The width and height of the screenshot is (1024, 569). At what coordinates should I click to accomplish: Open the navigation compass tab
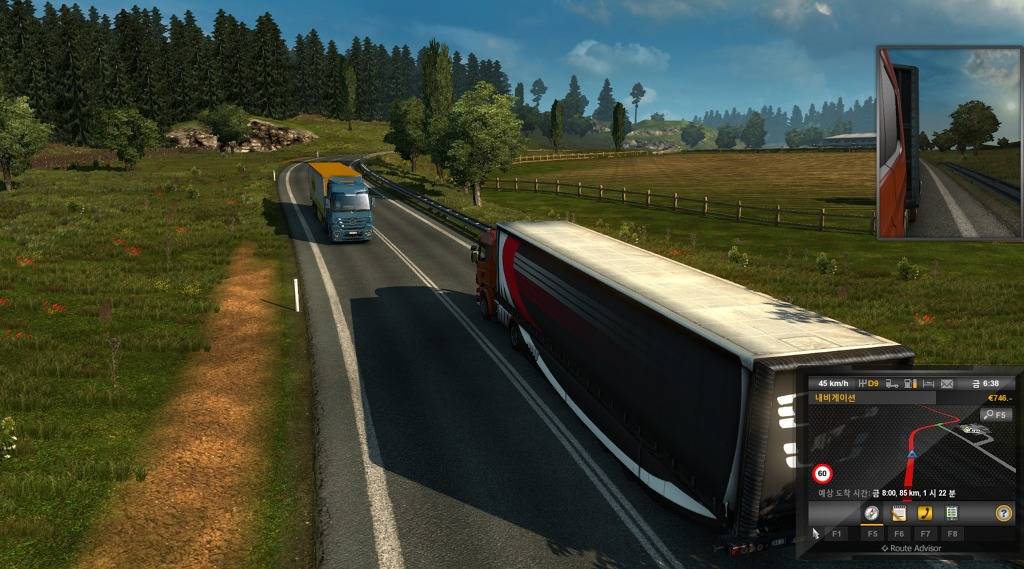pyautogui.click(x=872, y=513)
